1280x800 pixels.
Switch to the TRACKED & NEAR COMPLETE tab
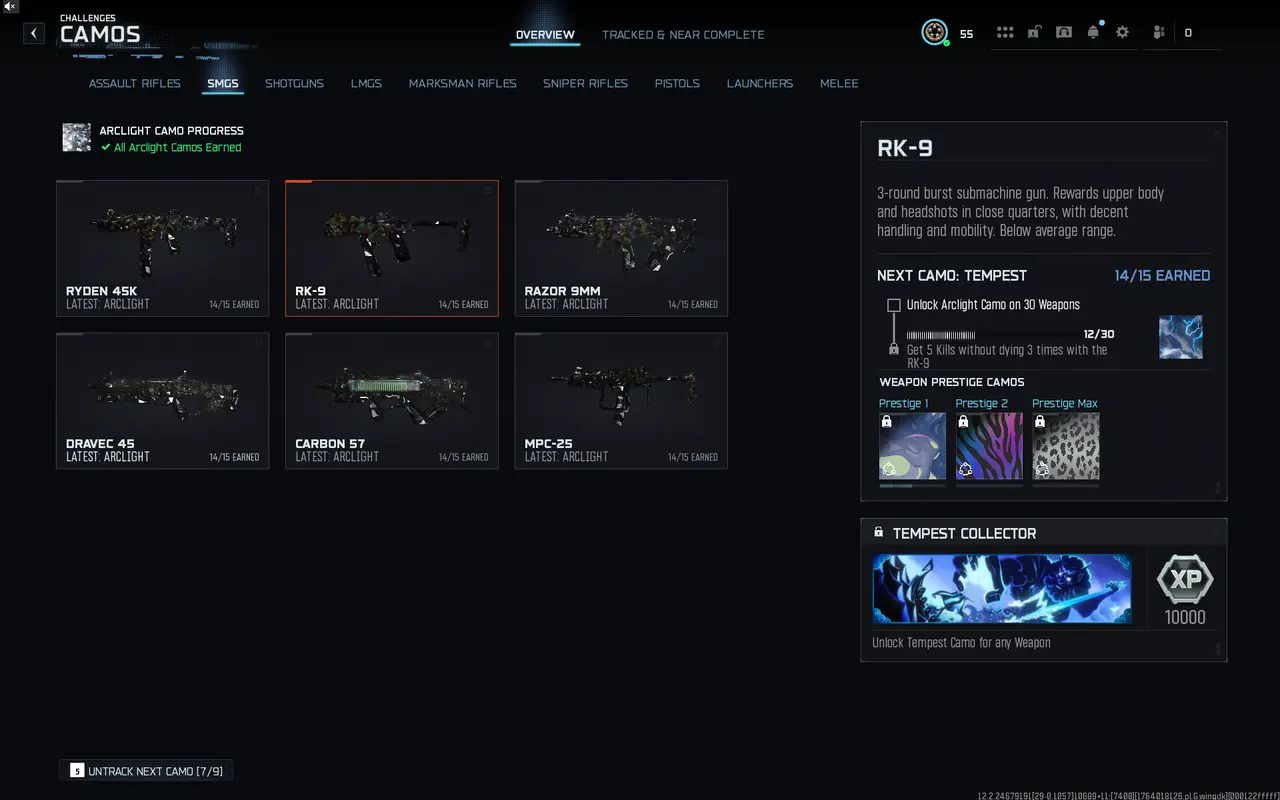683,34
